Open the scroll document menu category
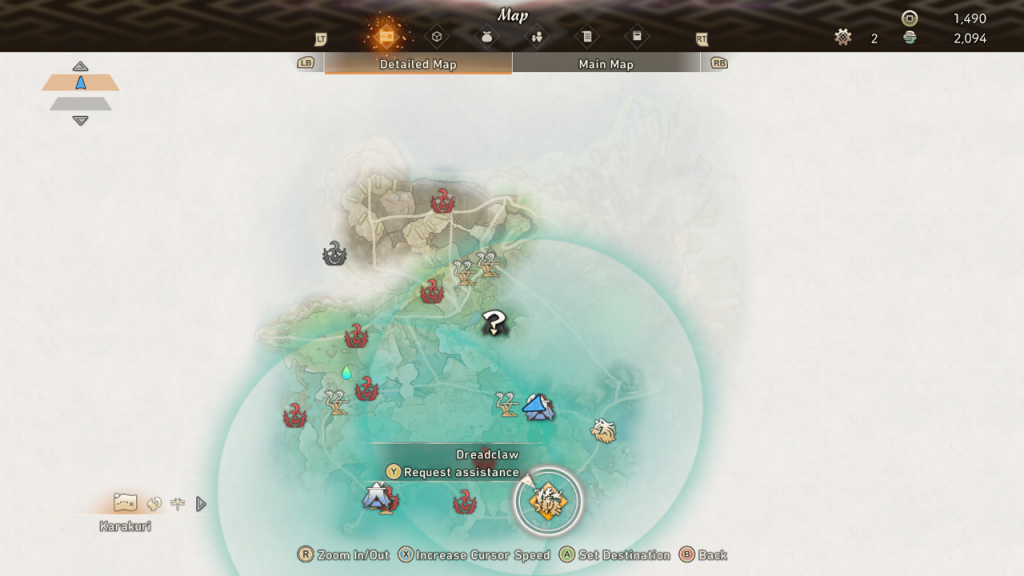1024x576 pixels. pyautogui.click(x=587, y=37)
